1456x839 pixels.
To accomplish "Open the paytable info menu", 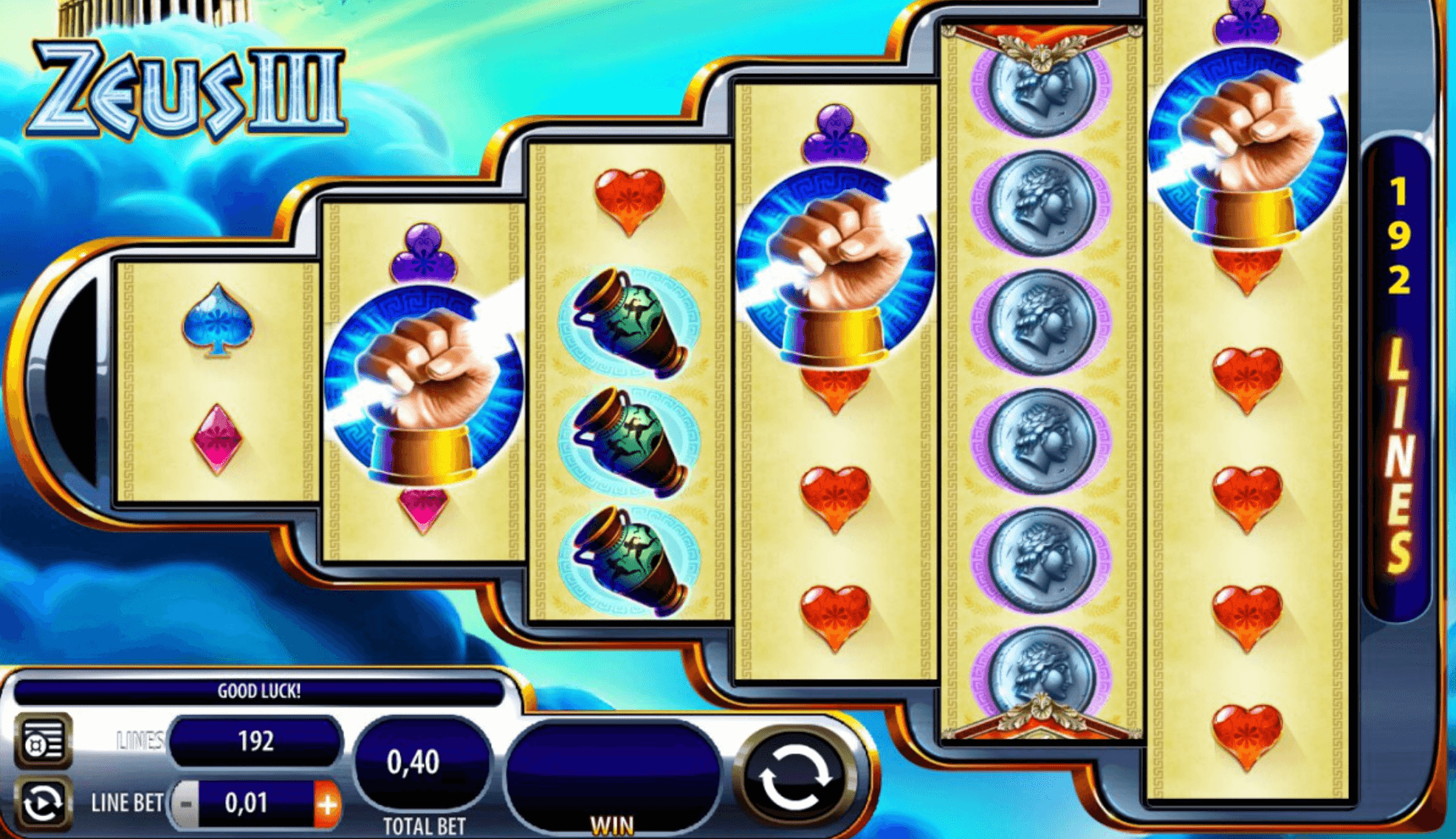I will [x=43, y=742].
